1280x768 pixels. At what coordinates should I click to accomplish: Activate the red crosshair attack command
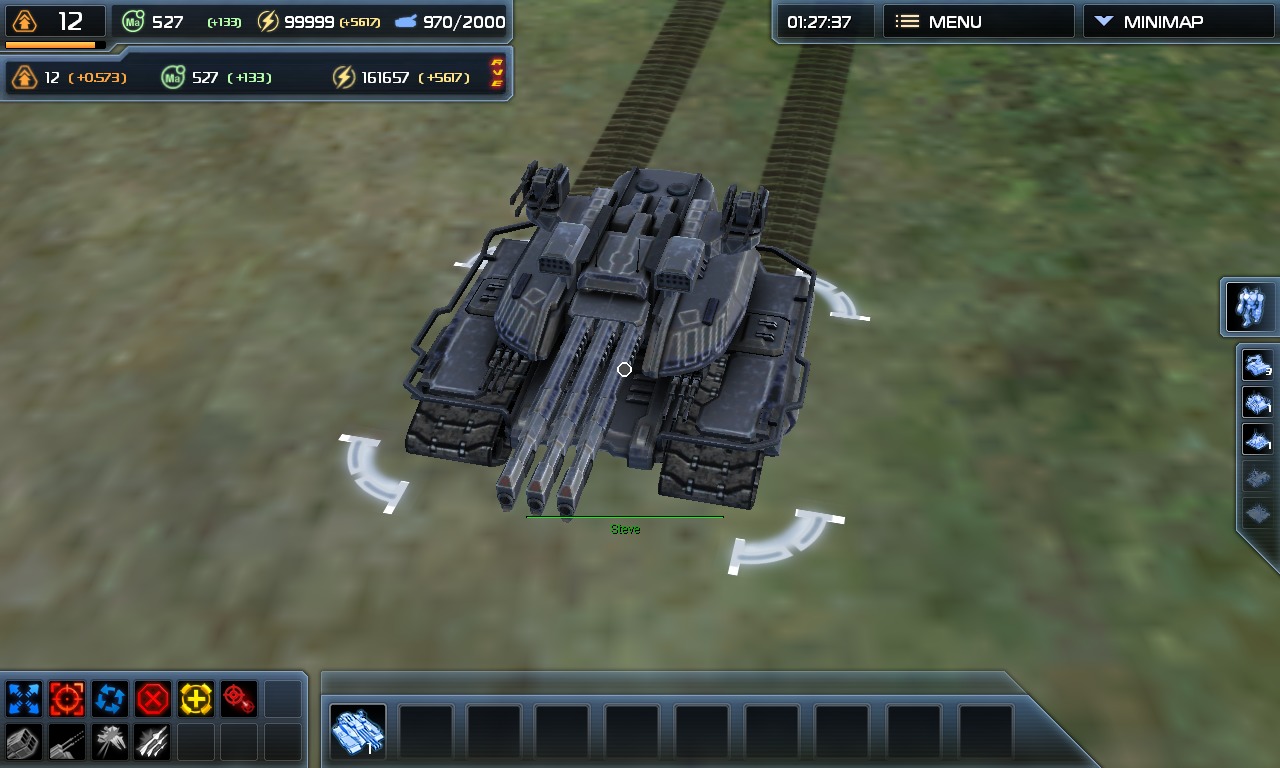(x=67, y=698)
